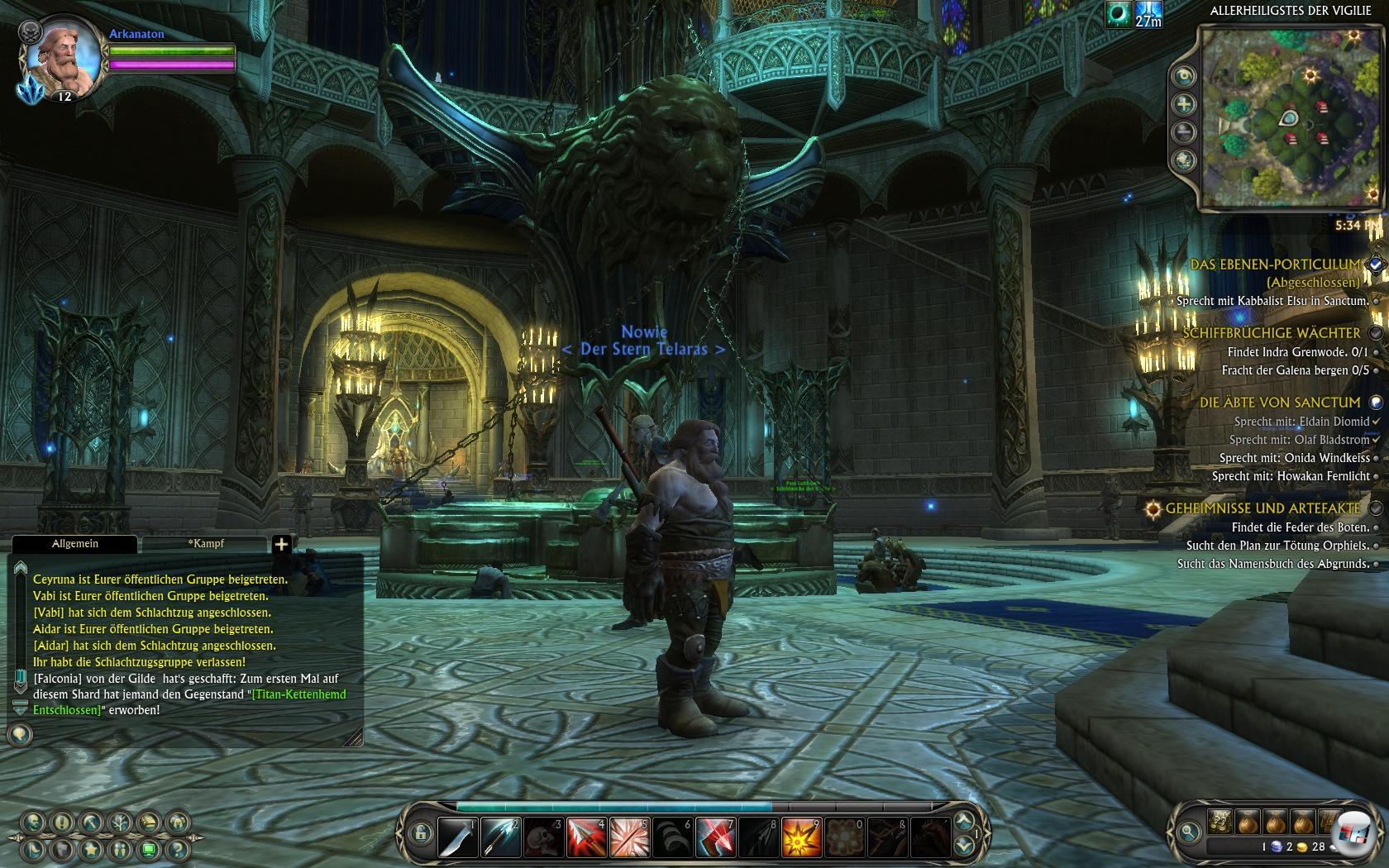Open the character sheet head icon
Viewport: 1389px width, 868px height.
[33, 823]
